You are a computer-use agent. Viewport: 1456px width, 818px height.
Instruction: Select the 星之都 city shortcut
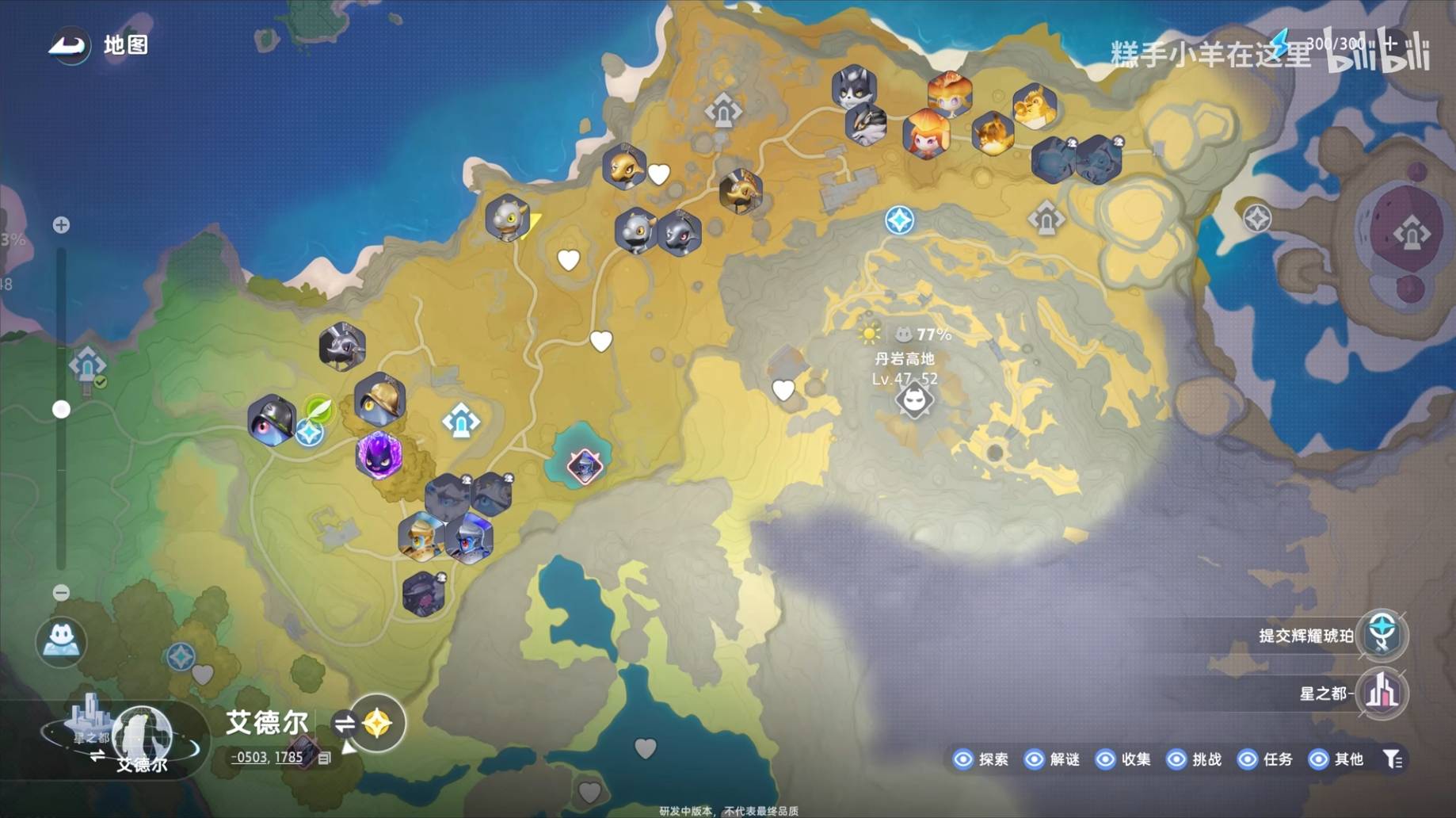[1382, 694]
